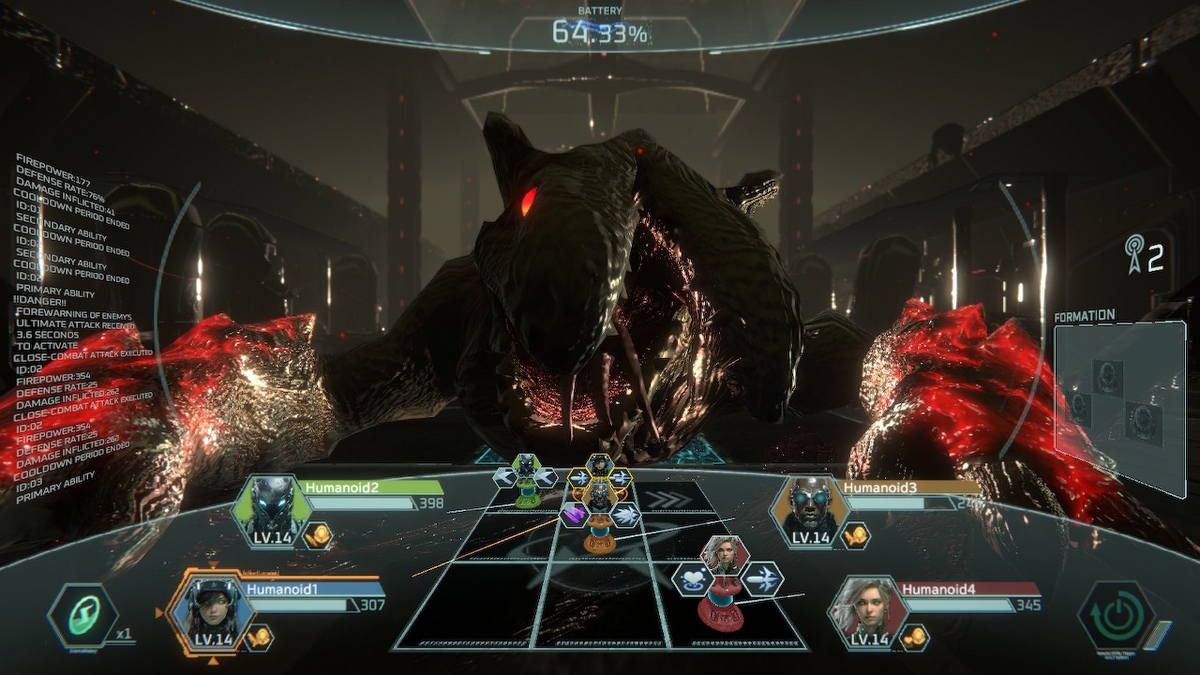This screenshot has width=1200, height=675.
Task: Open the Formation panel
Action: [x=1118, y=400]
